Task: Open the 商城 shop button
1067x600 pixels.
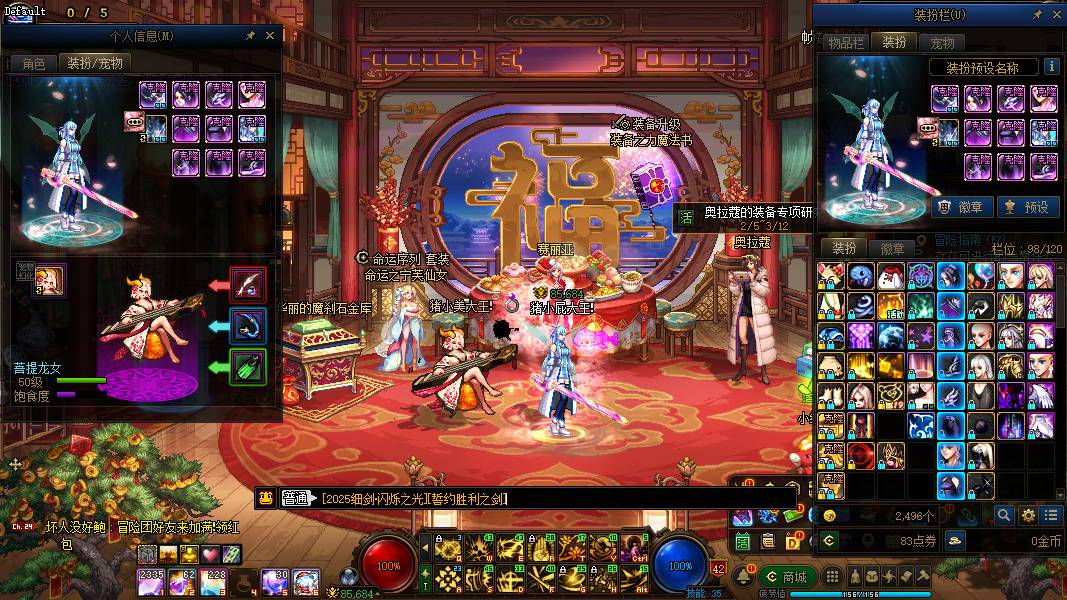Action: pos(785,576)
